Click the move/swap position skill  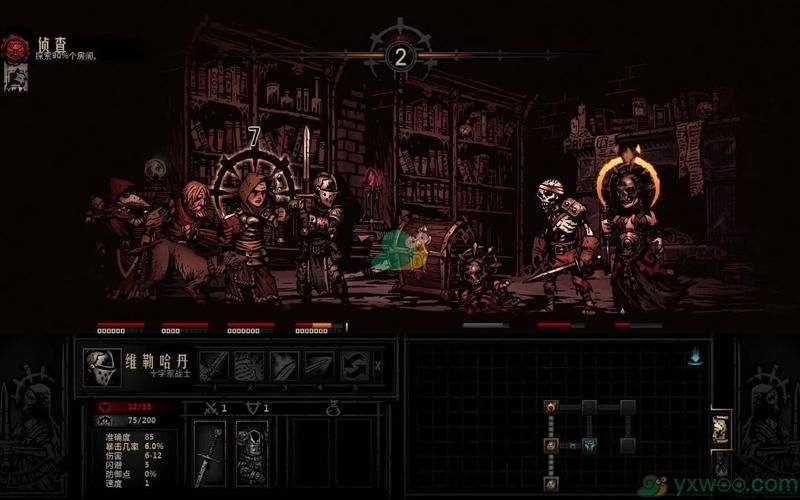click(354, 365)
